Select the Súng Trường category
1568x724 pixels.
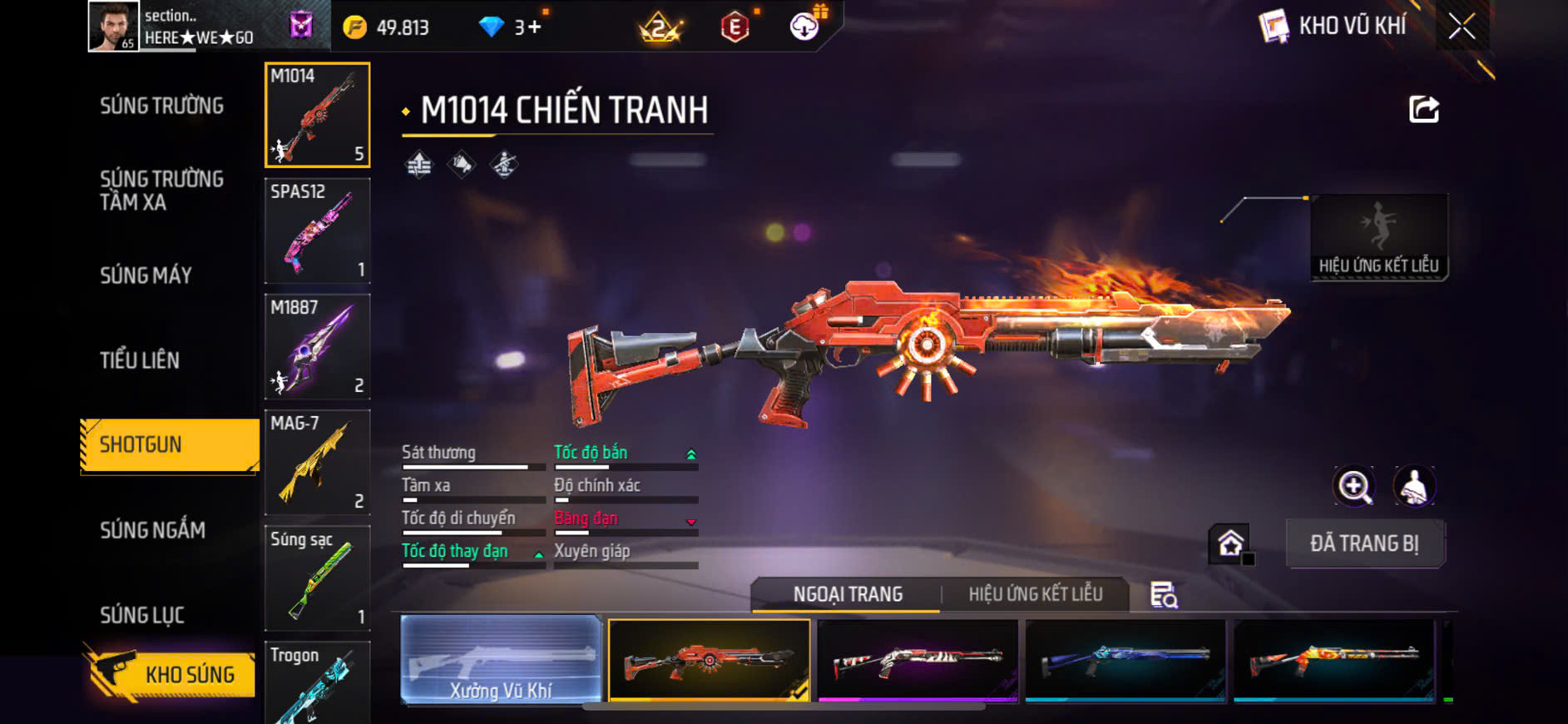(x=161, y=106)
